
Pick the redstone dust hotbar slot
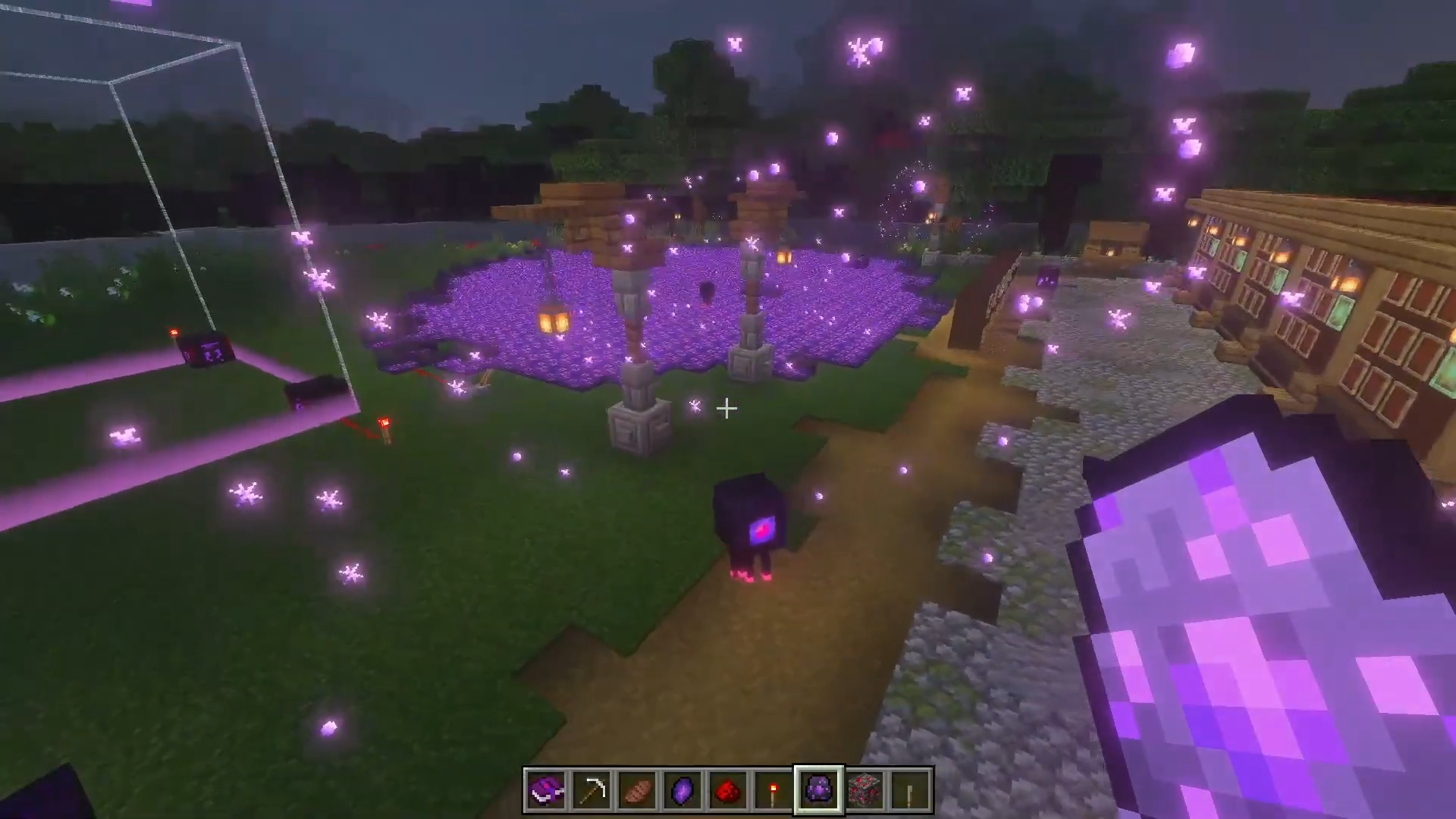tap(728, 791)
